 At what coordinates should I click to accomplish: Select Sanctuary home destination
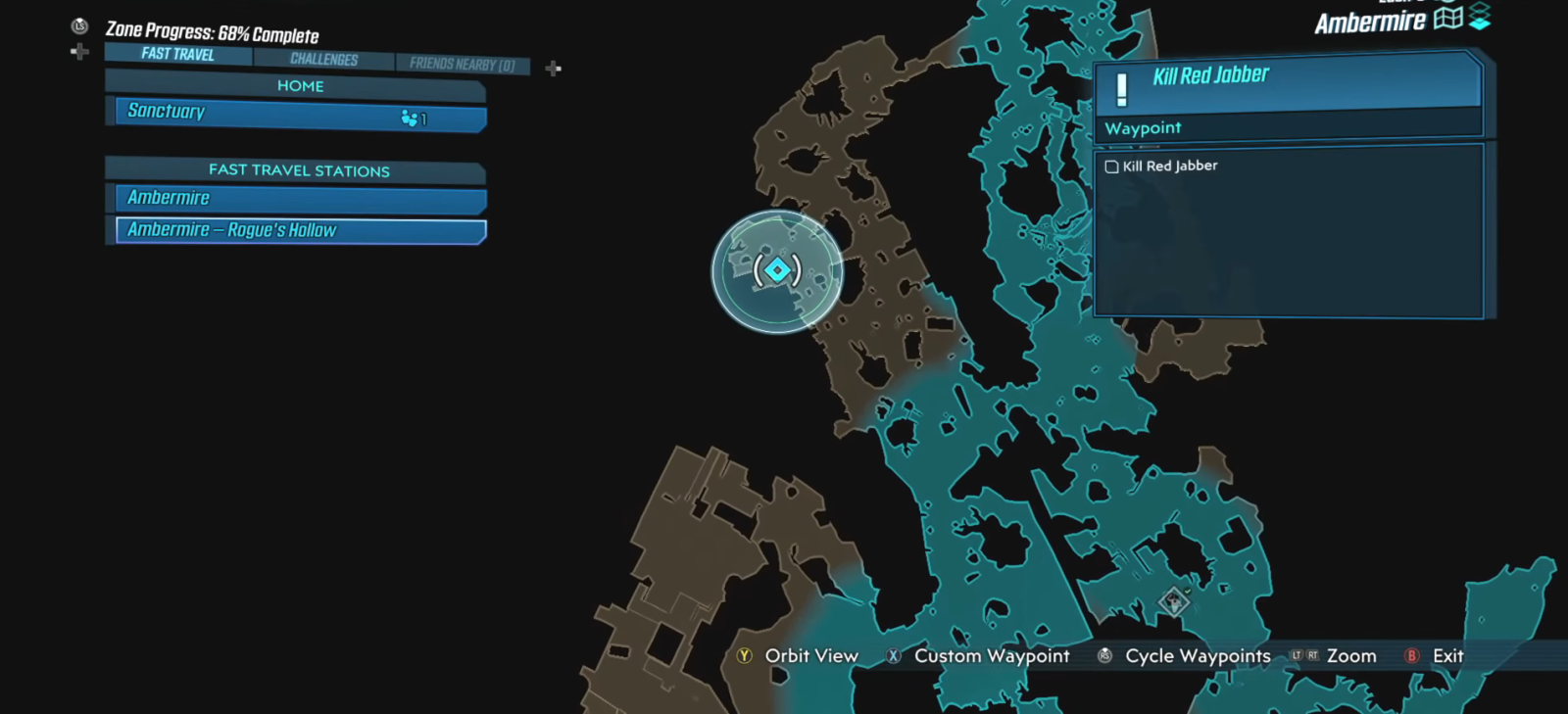coord(300,114)
